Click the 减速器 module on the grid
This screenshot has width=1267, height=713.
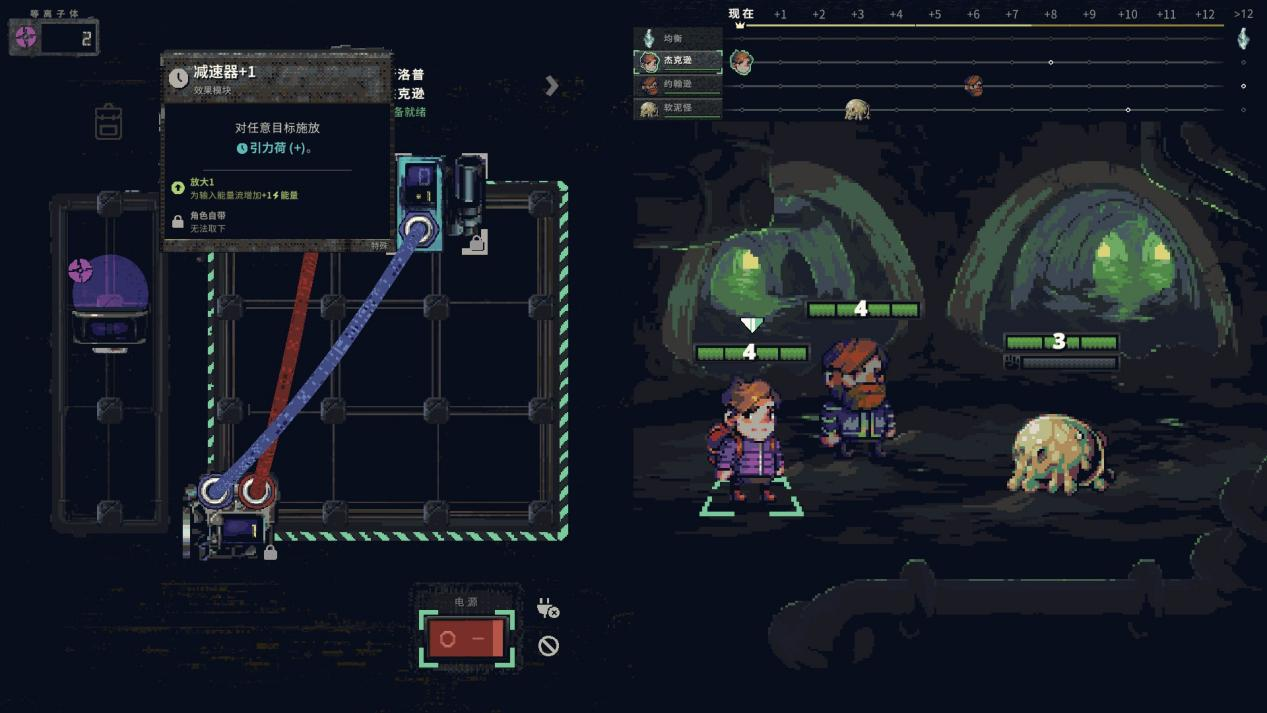[418, 190]
